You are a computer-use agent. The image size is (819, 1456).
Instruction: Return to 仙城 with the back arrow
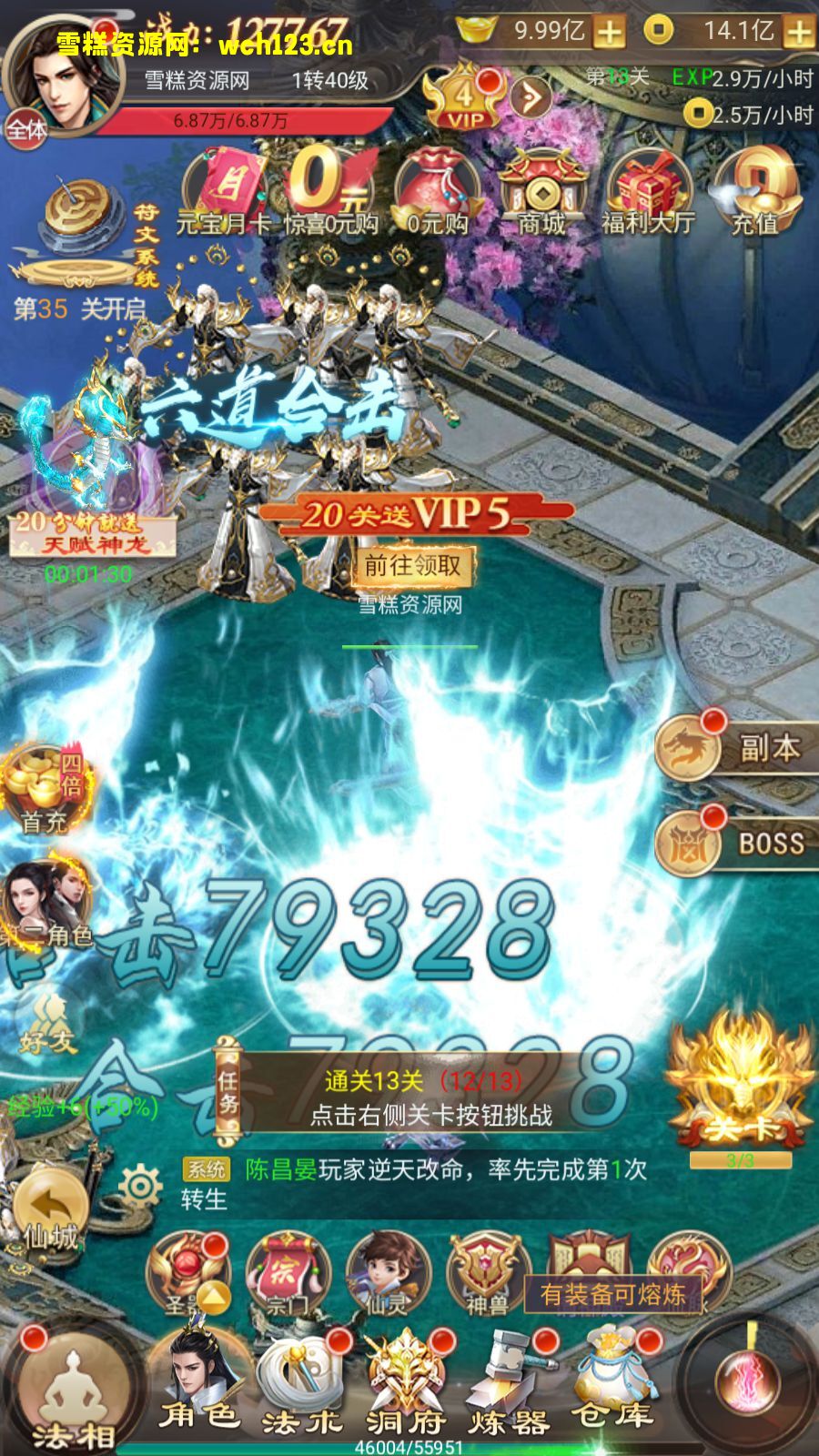coord(51,1212)
